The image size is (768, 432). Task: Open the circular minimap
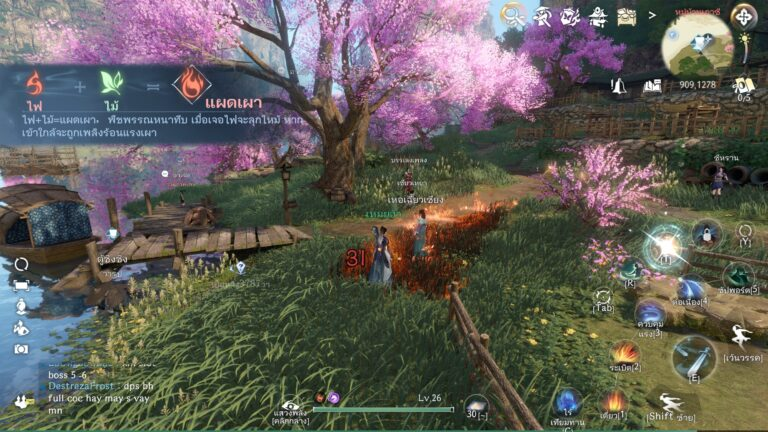(x=697, y=45)
